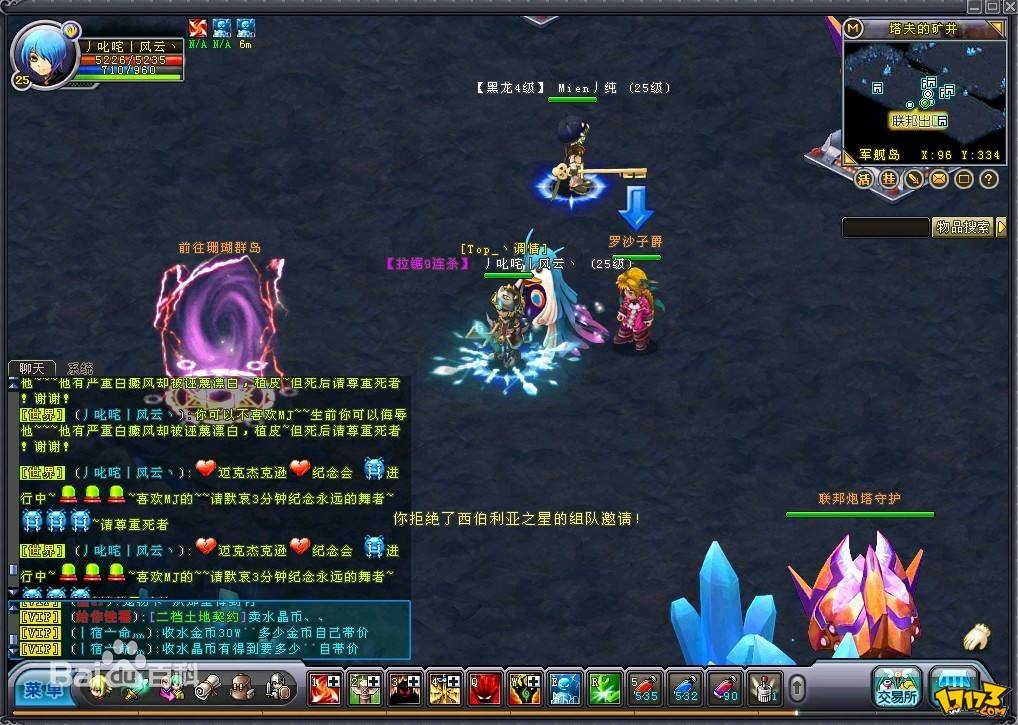The height and width of the screenshot is (725, 1018).
Task: Open the help question mark button
Action: [989, 179]
